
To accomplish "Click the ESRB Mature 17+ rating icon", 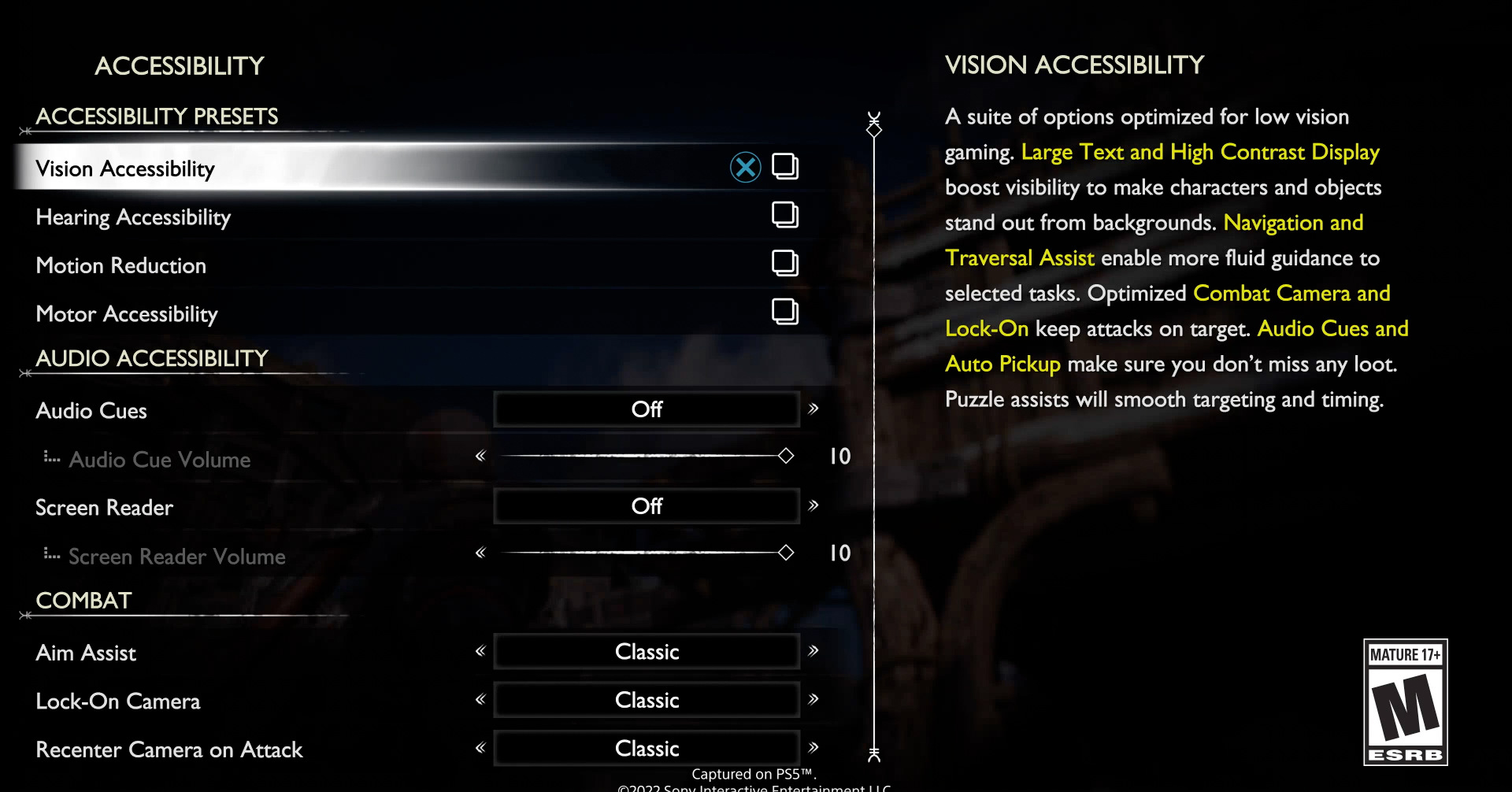I will coord(1406,703).
